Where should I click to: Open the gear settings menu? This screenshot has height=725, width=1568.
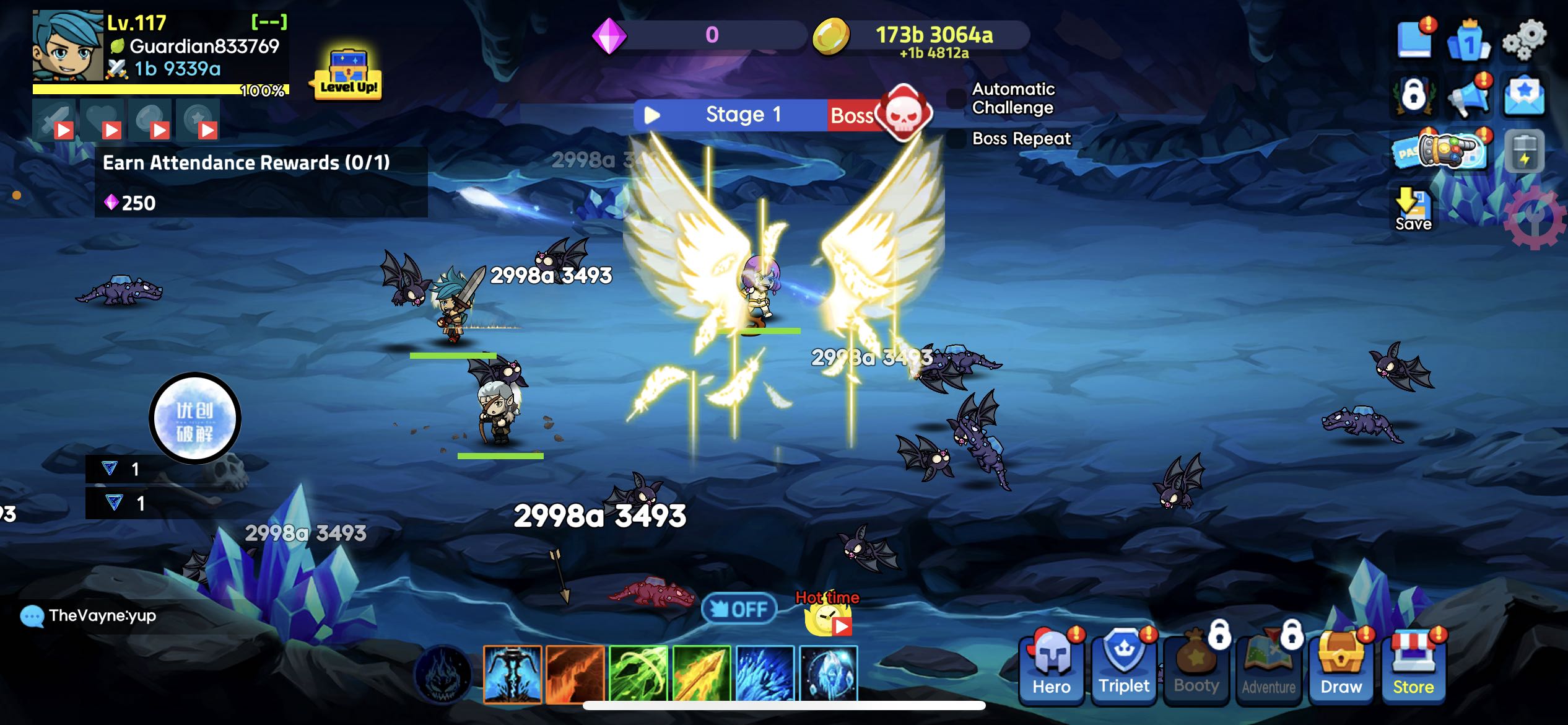pos(1524,41)
